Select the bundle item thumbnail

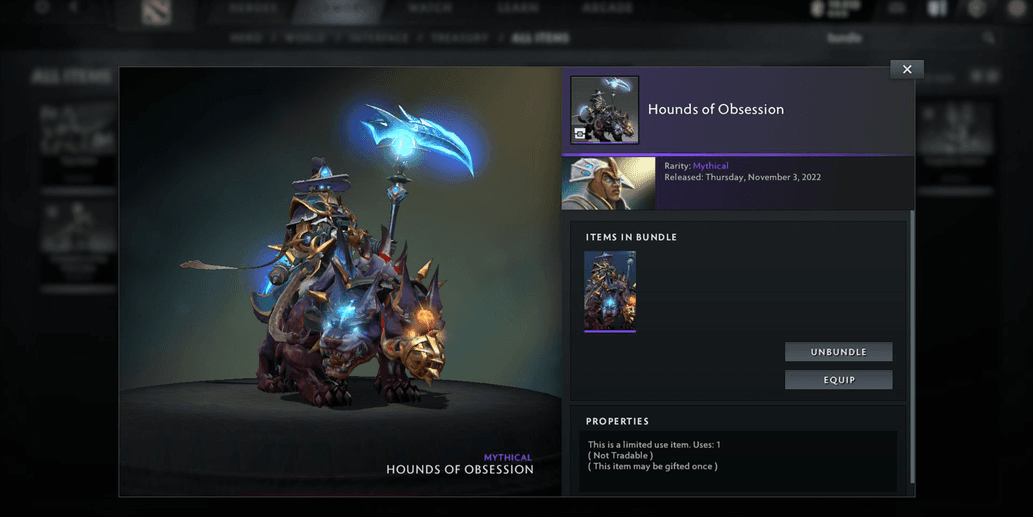(x=610, y=290)
